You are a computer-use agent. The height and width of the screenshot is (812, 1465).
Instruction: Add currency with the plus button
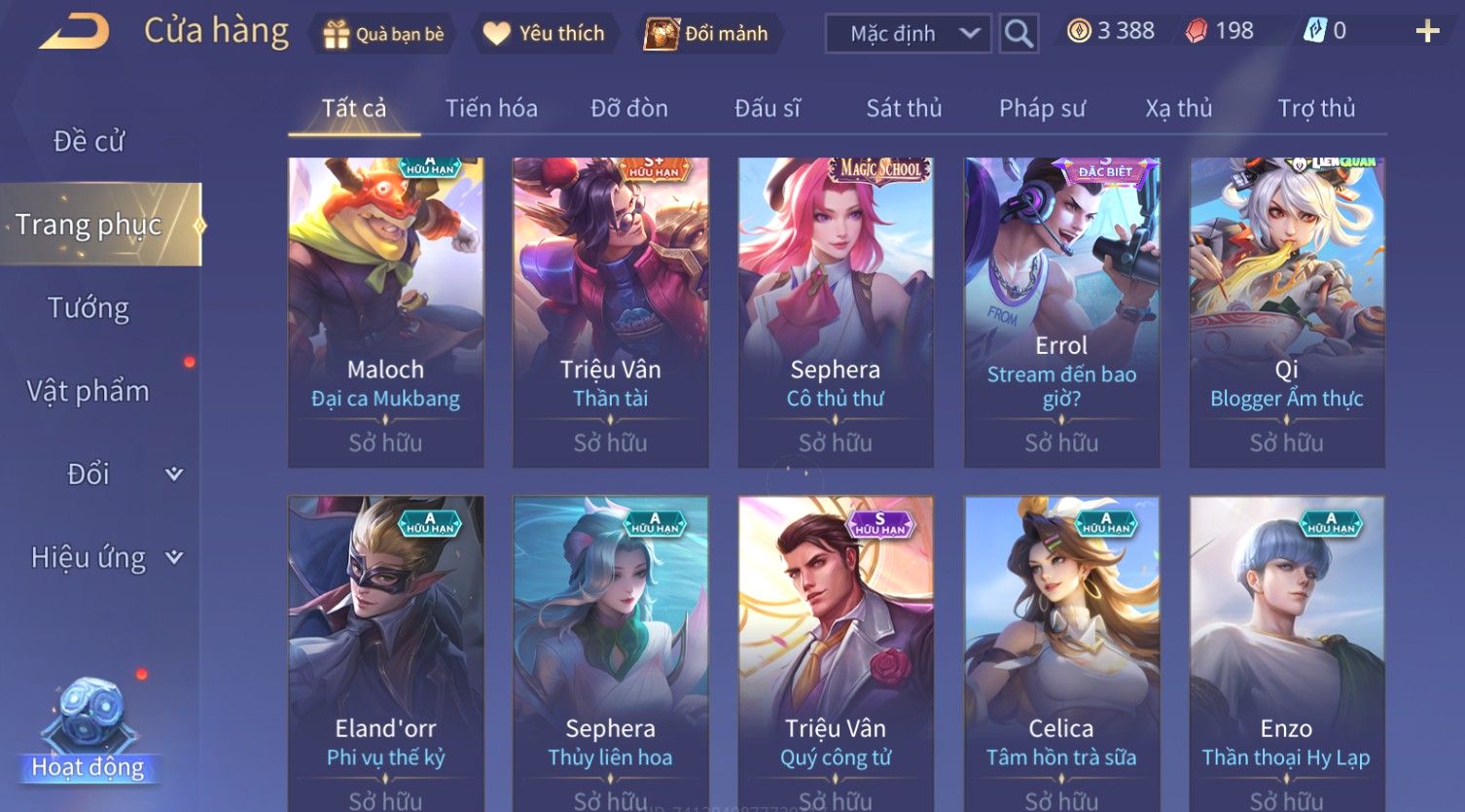[1427, 32]
